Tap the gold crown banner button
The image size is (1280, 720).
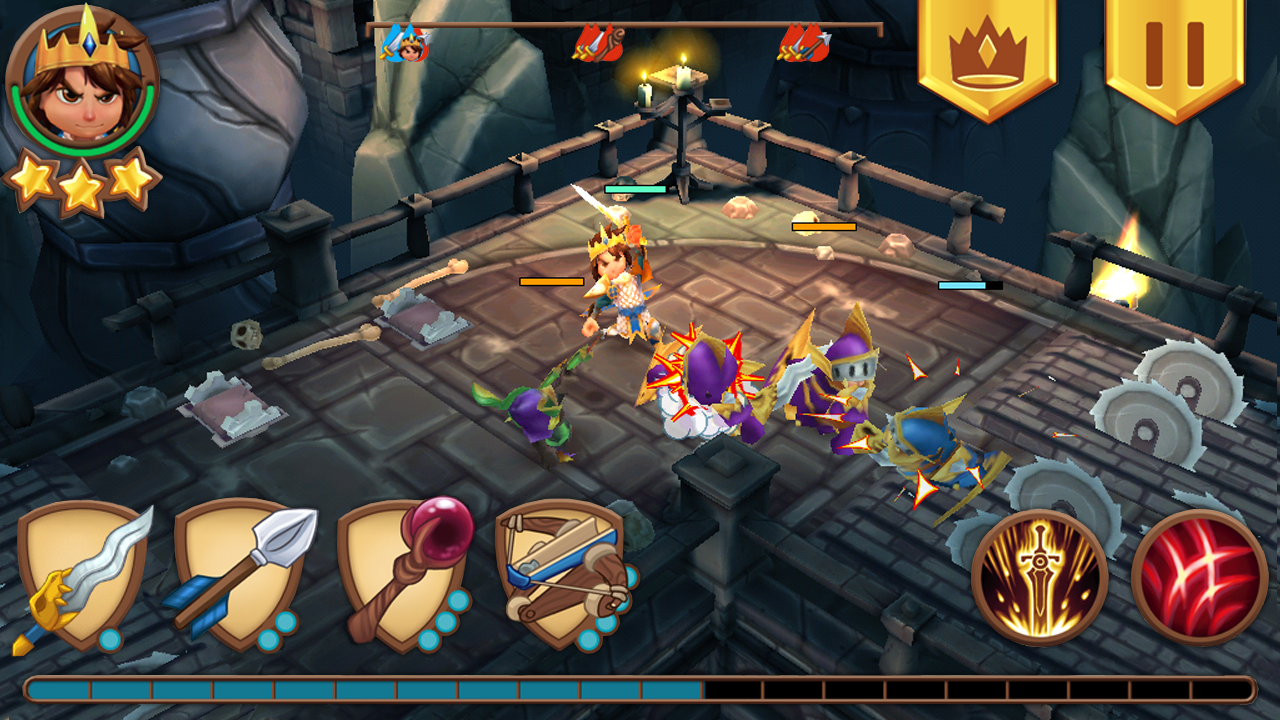click(987, 55)
